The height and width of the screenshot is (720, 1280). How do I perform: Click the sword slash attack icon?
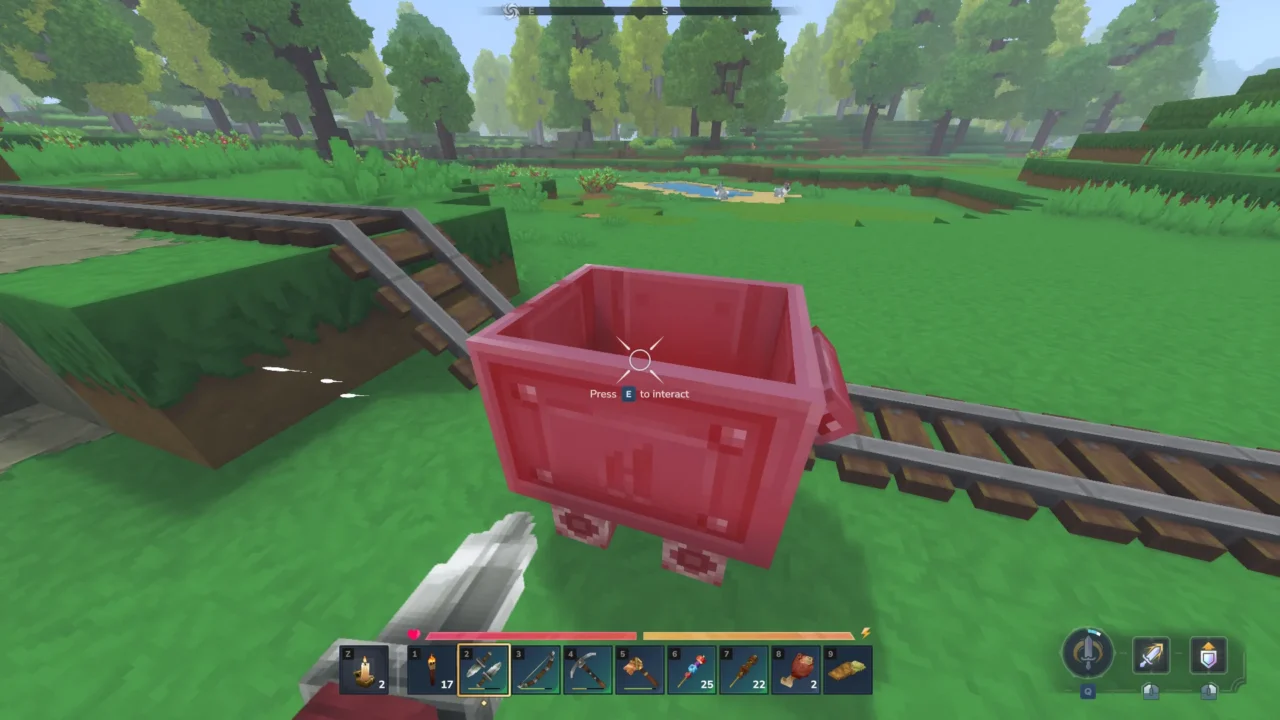click(x=1152, y=656)
